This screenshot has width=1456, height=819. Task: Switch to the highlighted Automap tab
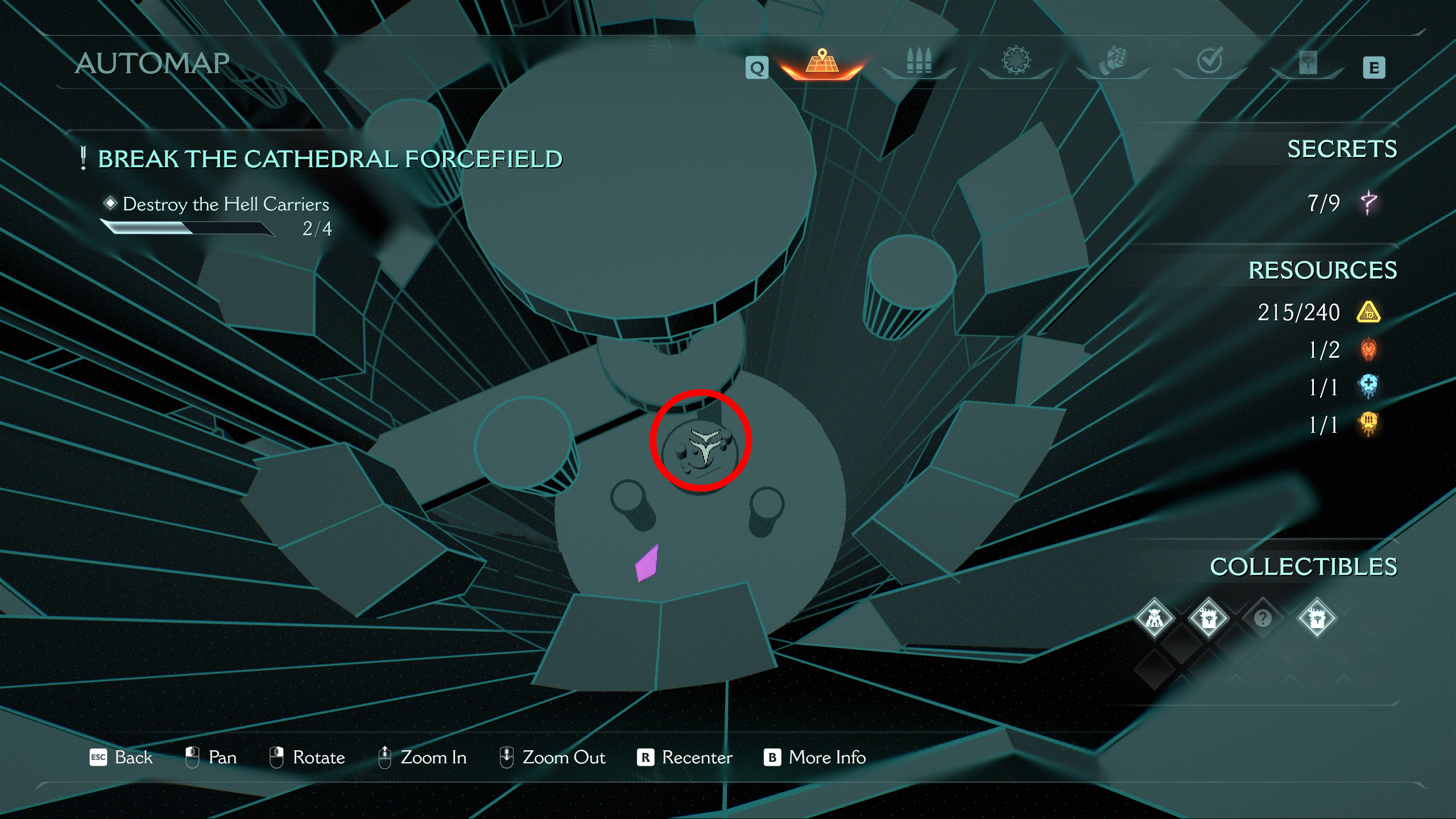pyautogui.click(x=821, y=63)
